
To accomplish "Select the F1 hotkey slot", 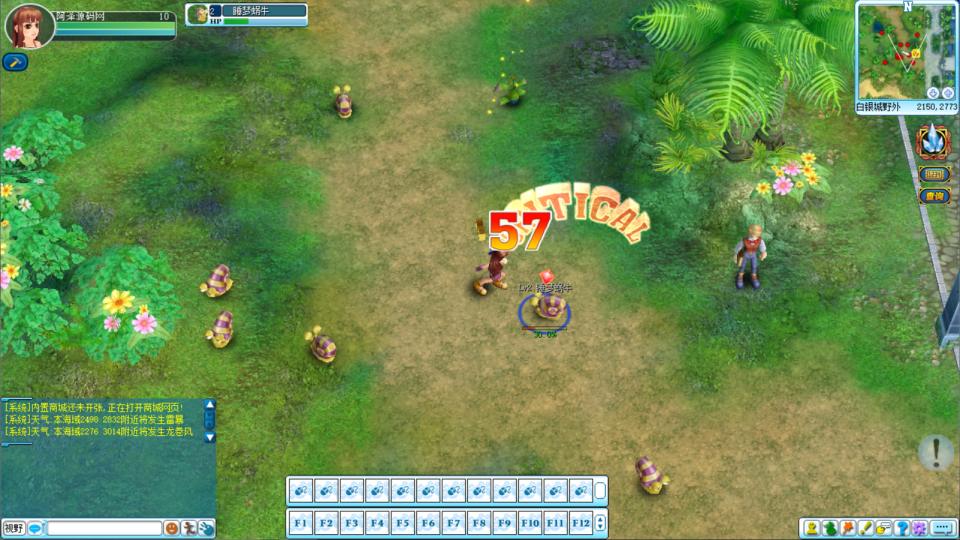I will pos(301,522).
